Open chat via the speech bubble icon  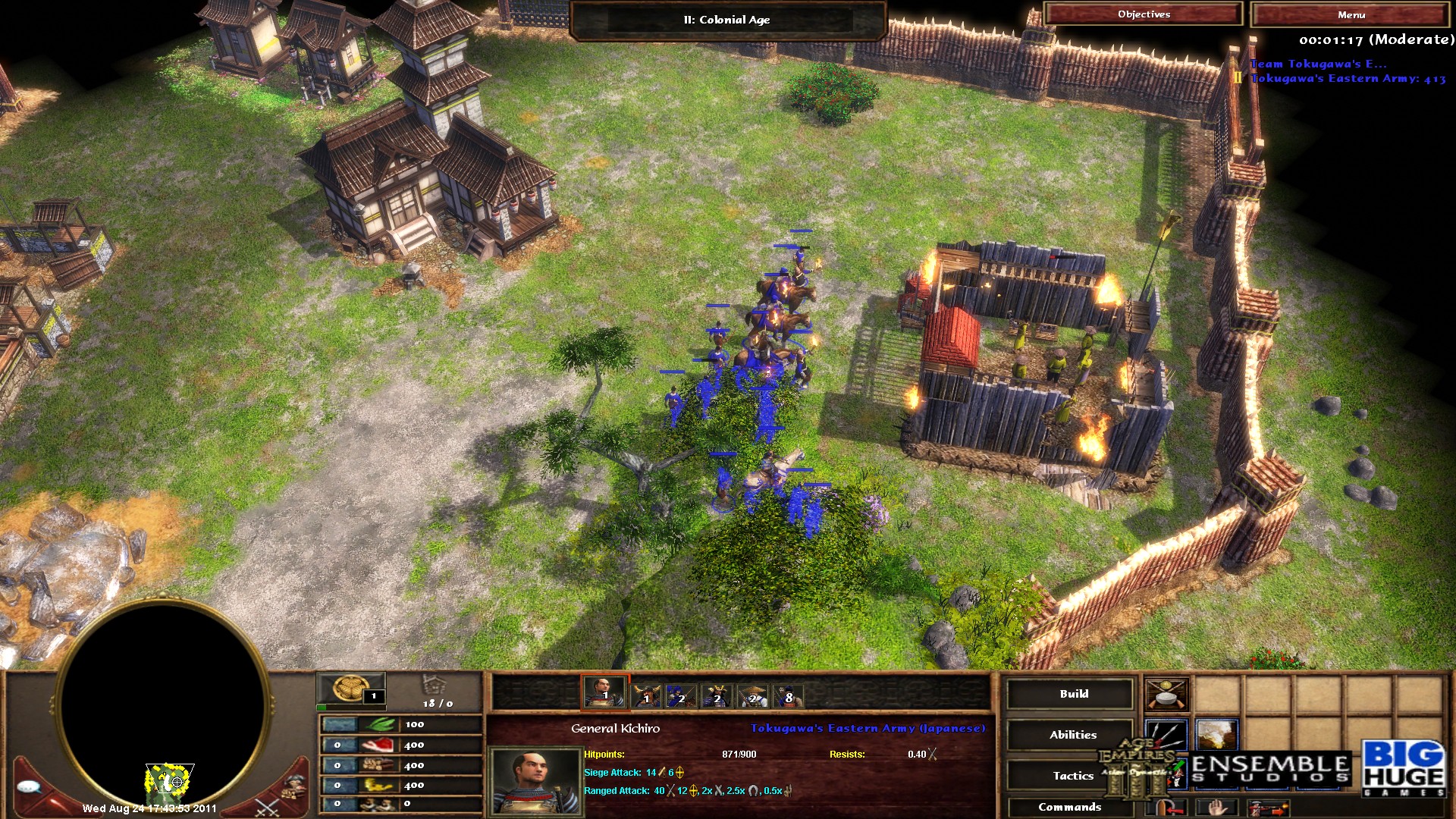28,786
